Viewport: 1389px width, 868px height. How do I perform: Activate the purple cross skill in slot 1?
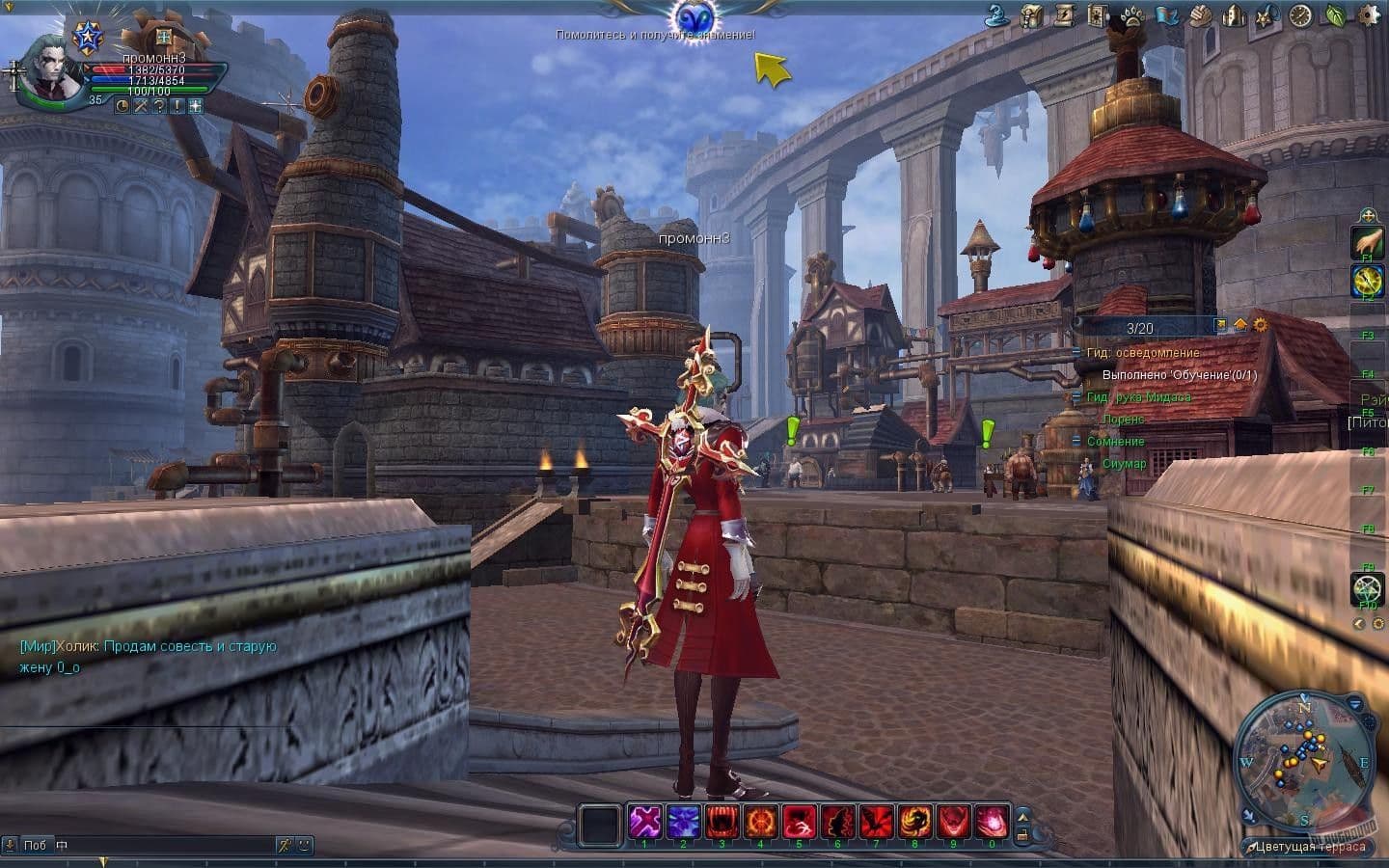[x=644, y=823]
